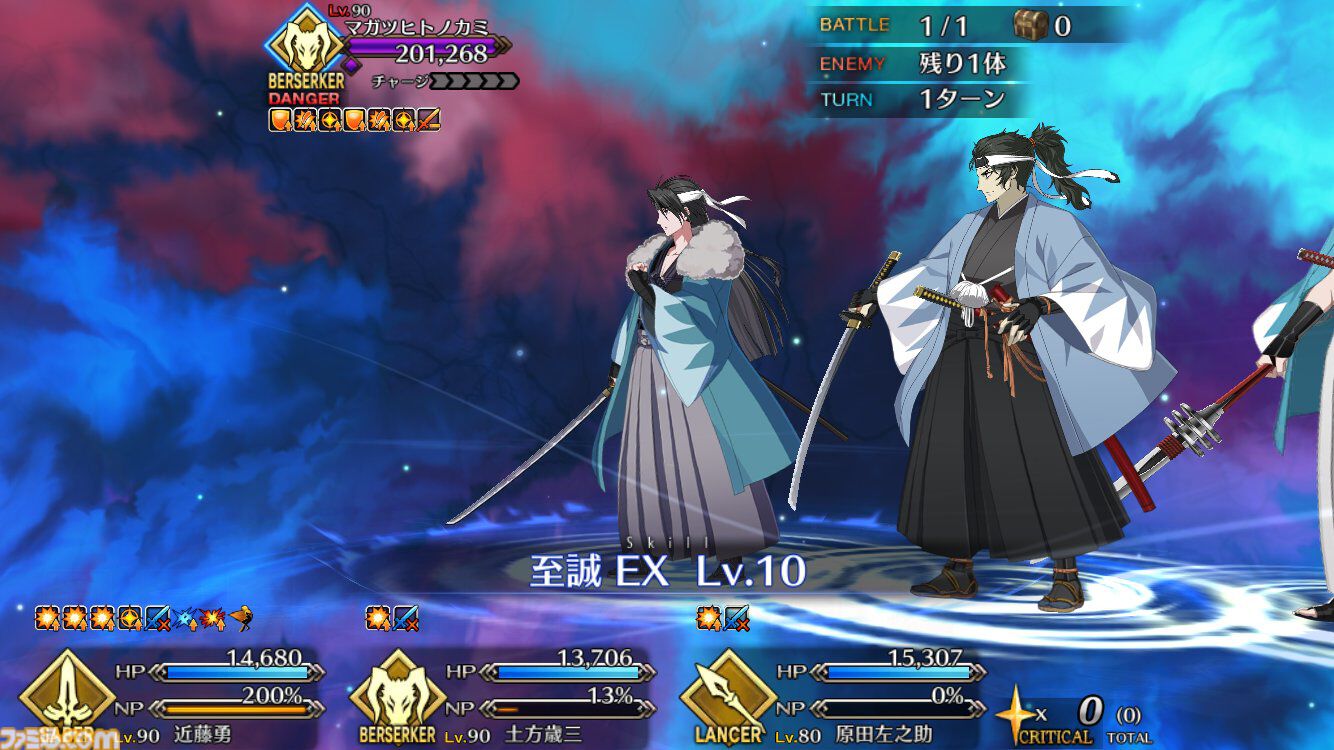This screenshot has height=750, width=1334.
Task: Click the crossed-out blue sword debuff on 土方歳三
Action: coord(404,618)
